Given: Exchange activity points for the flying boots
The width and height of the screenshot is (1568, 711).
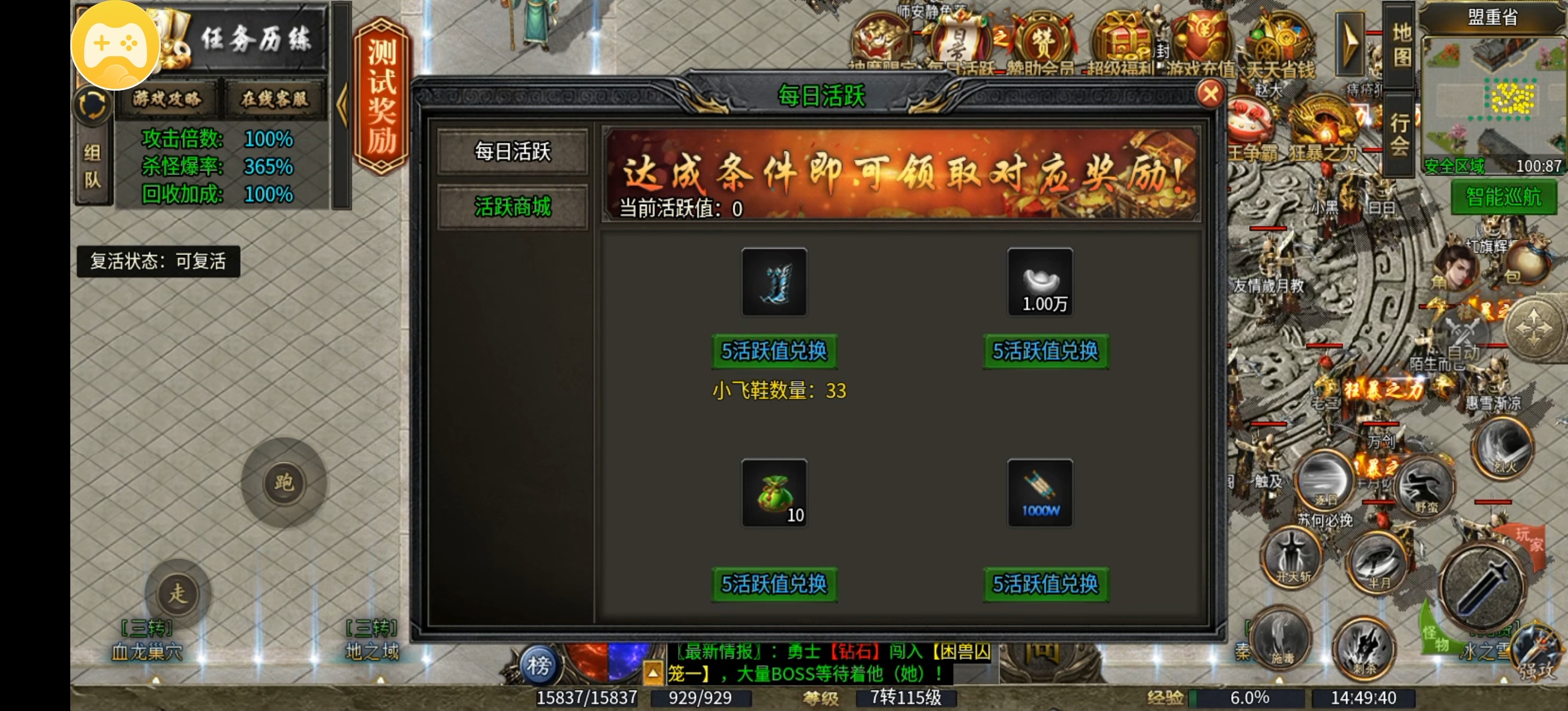Looking at the screenshot, I should coord(774,351).
